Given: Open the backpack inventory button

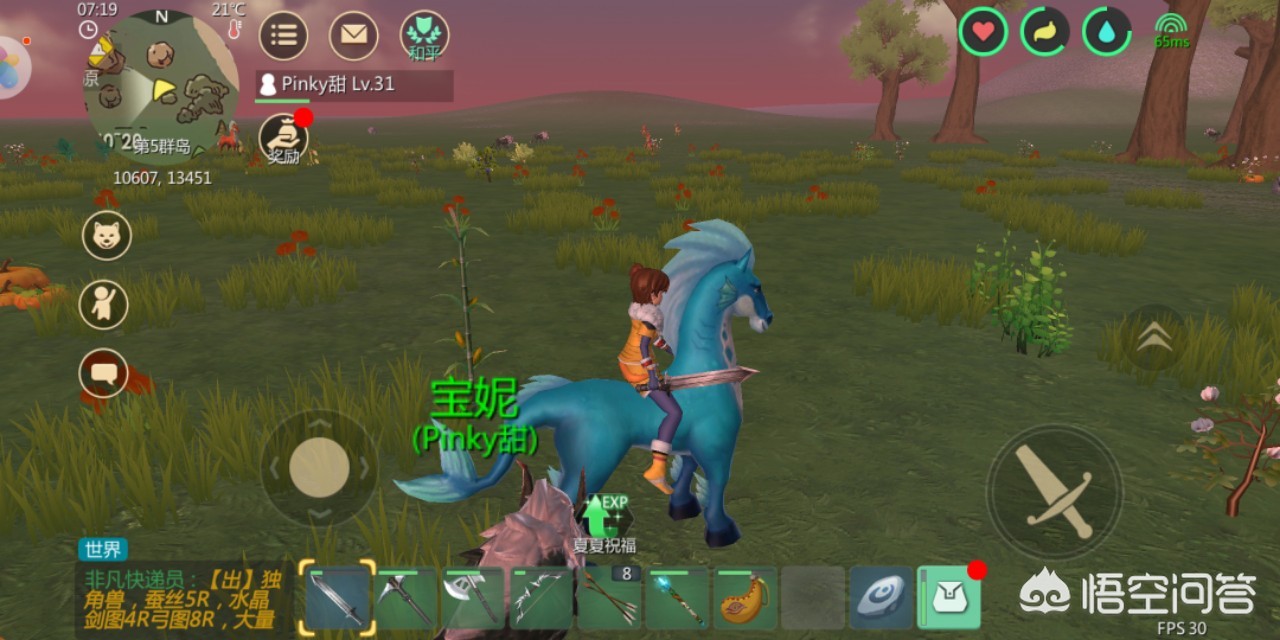Looking at the screenshot, I should [949, 598].
